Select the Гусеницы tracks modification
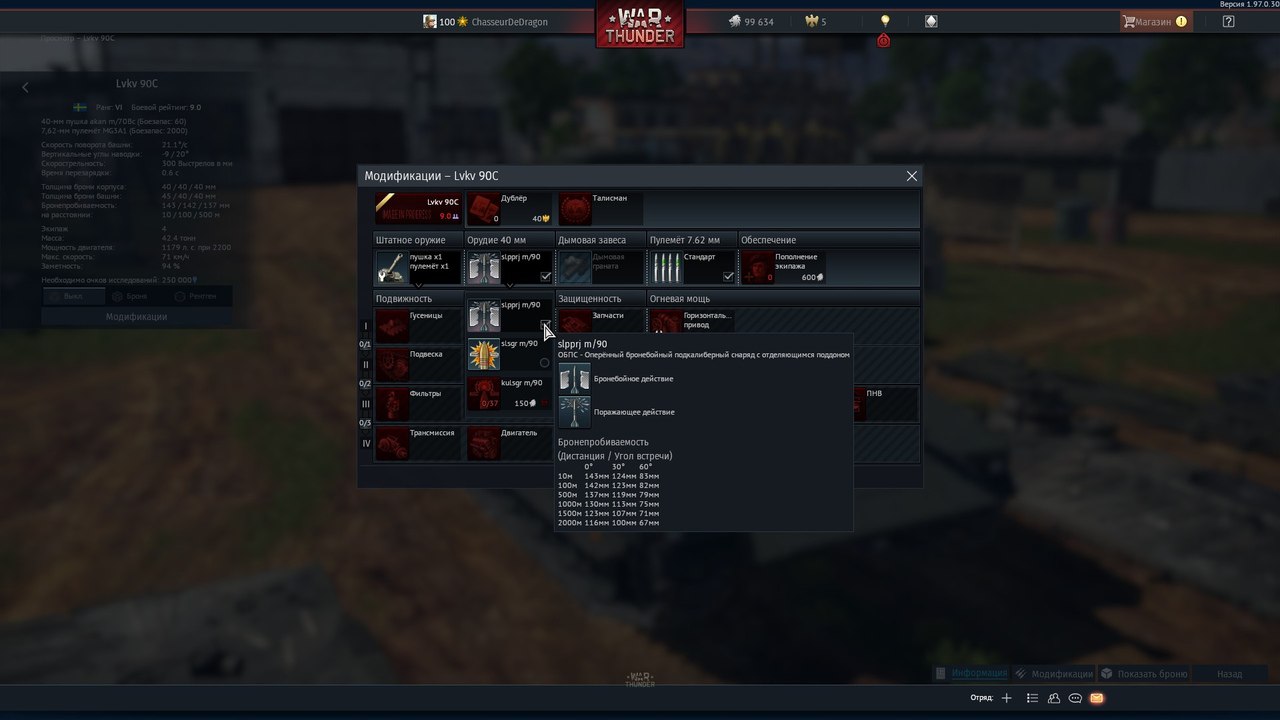 pos(418,325)
